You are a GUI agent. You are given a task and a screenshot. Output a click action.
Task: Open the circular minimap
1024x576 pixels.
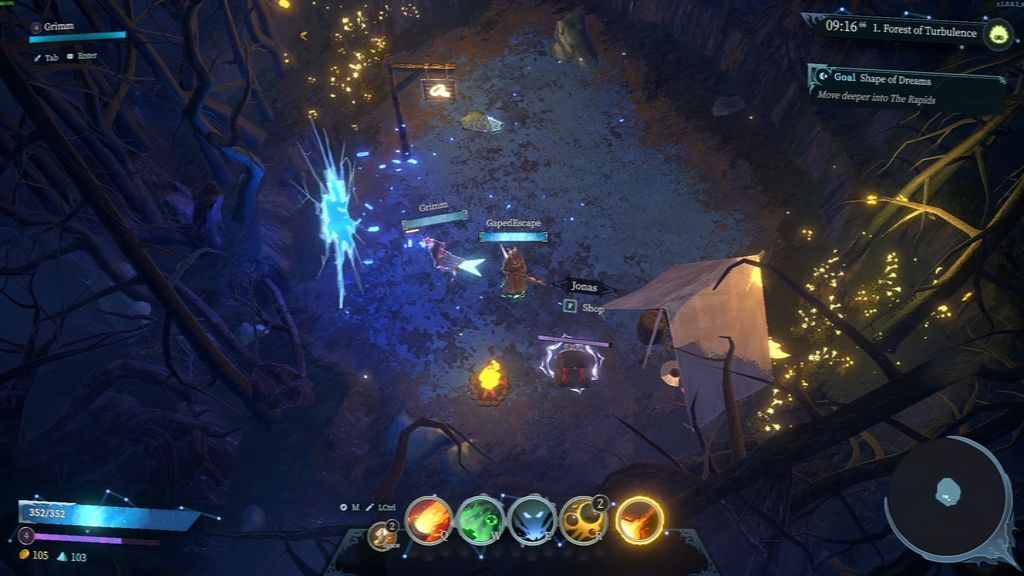948,498
